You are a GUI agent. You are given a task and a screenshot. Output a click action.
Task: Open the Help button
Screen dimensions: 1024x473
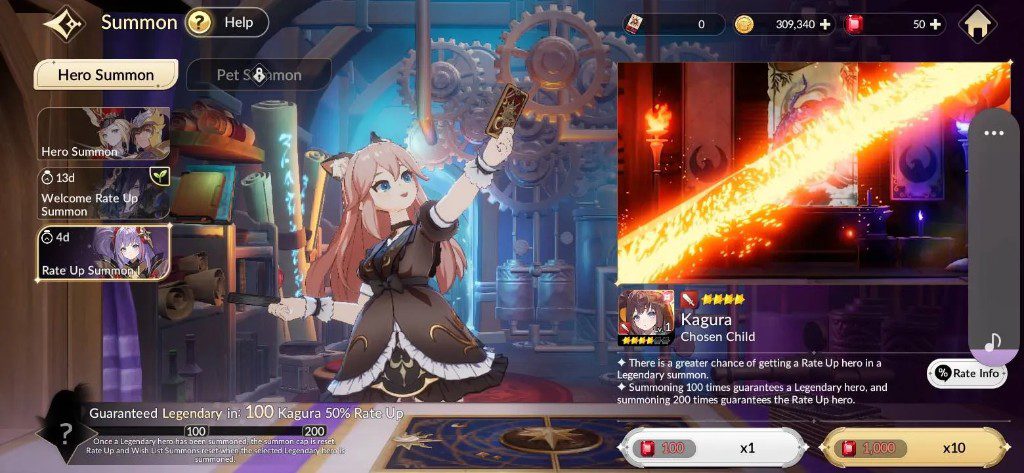pos(227,22)
